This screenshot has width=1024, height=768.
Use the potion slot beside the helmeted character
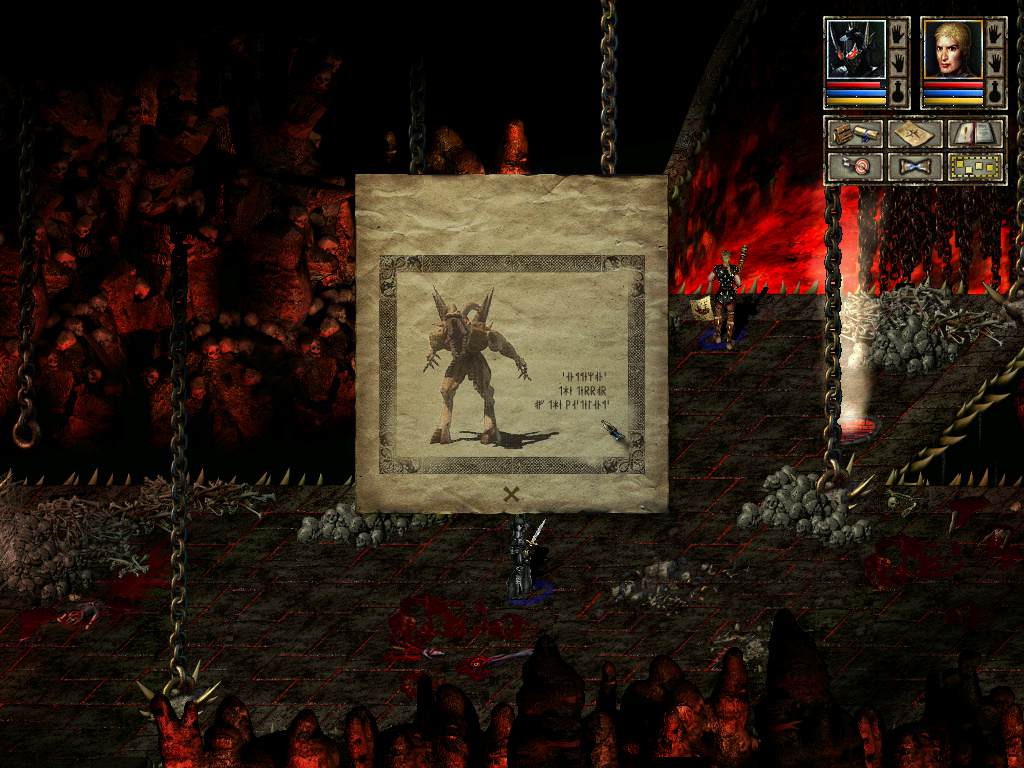coord(898,93)
